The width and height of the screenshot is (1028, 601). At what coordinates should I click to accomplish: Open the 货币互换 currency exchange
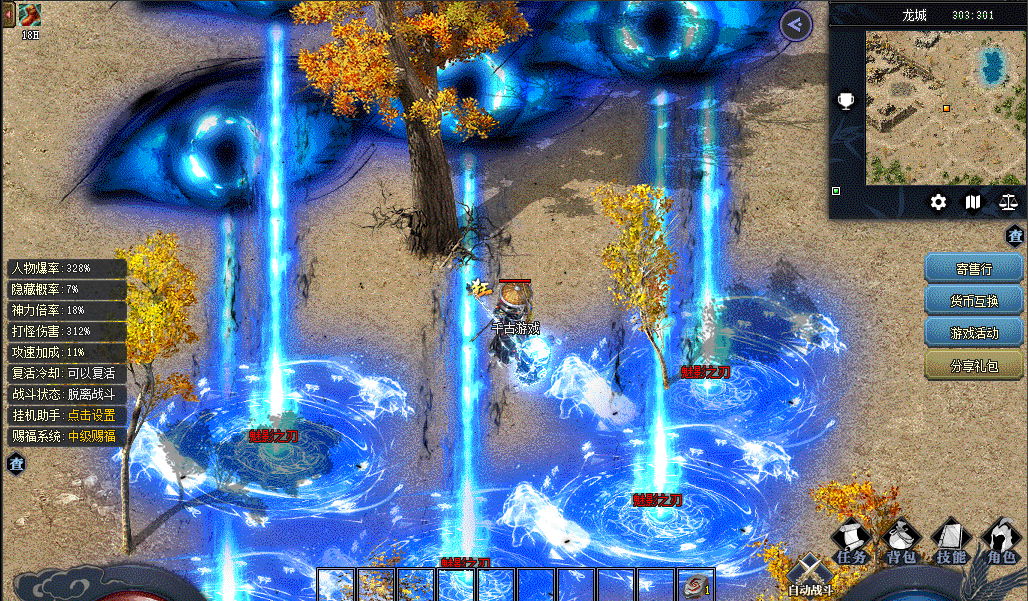(x=973, y=300)
